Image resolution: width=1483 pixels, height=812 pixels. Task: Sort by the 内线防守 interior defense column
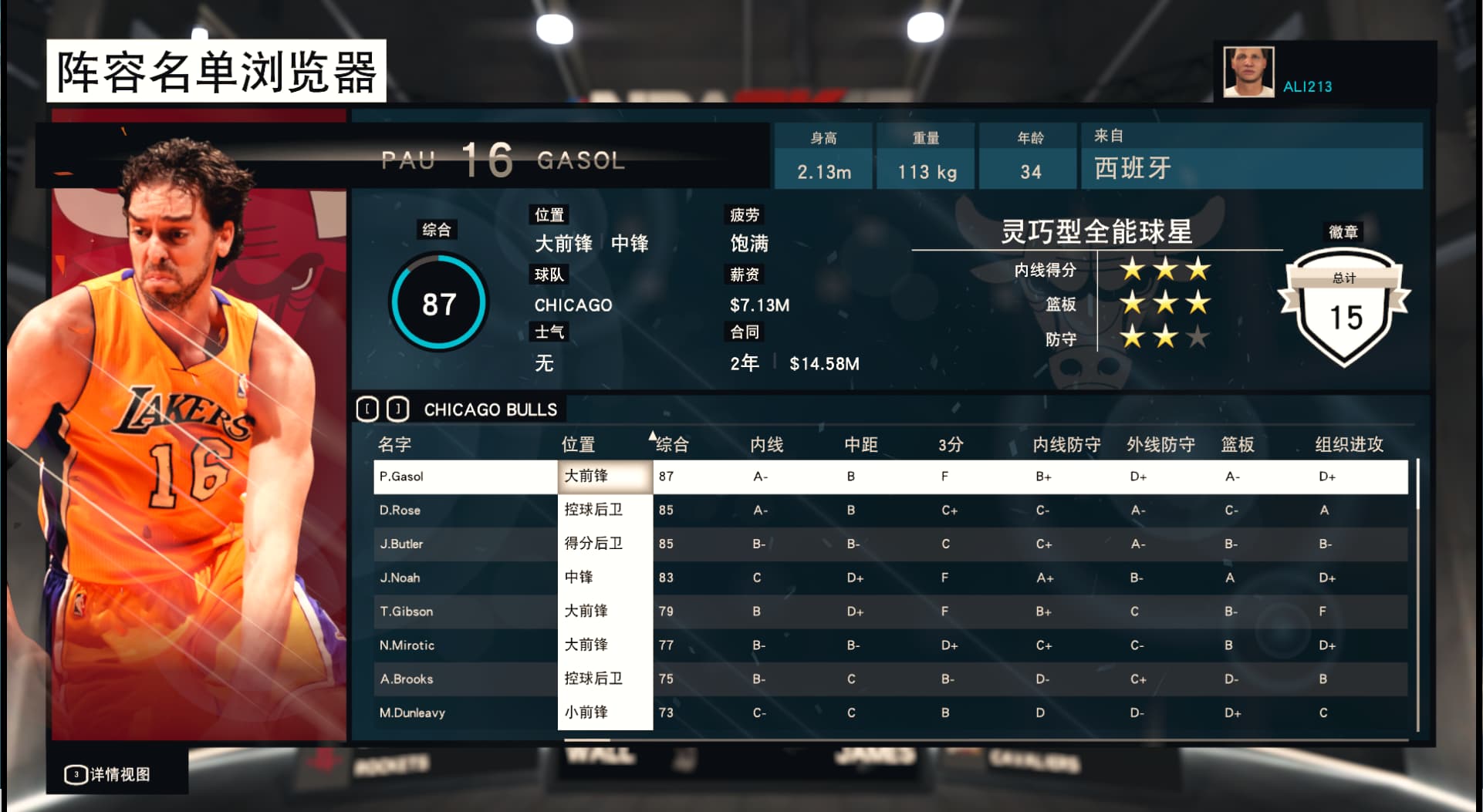click(1066, 444)
